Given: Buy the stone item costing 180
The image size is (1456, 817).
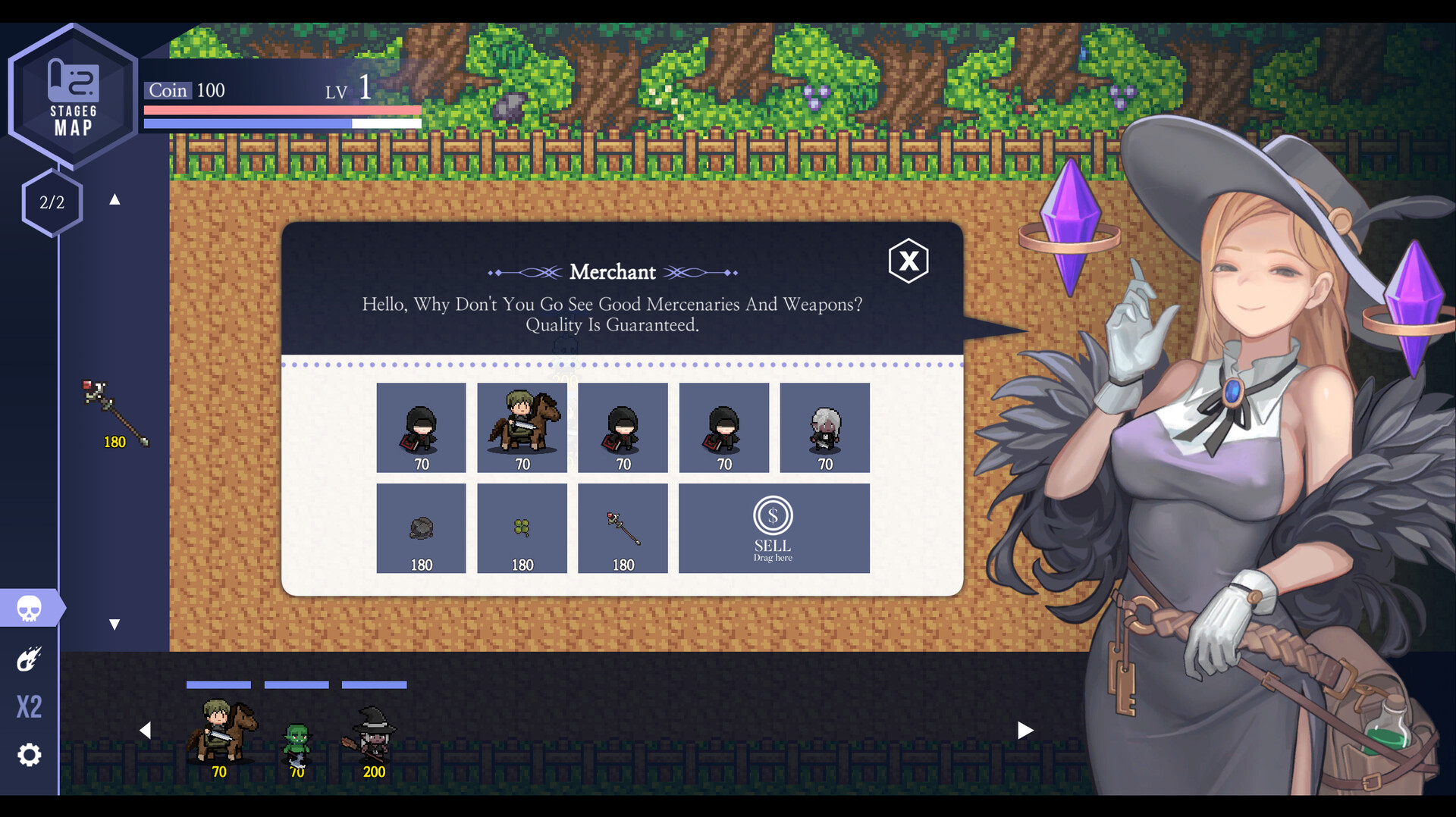Looking at the screenshot, I should click(421, 527).
